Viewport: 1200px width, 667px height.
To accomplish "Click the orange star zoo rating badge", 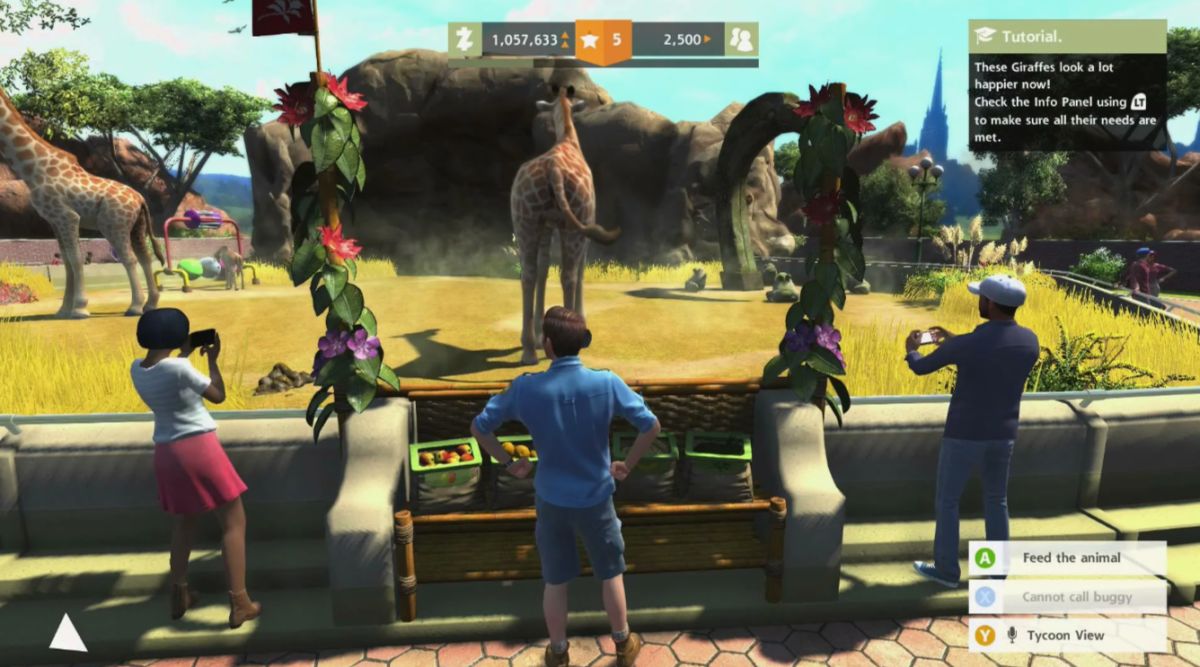I will tap(603, 41).
